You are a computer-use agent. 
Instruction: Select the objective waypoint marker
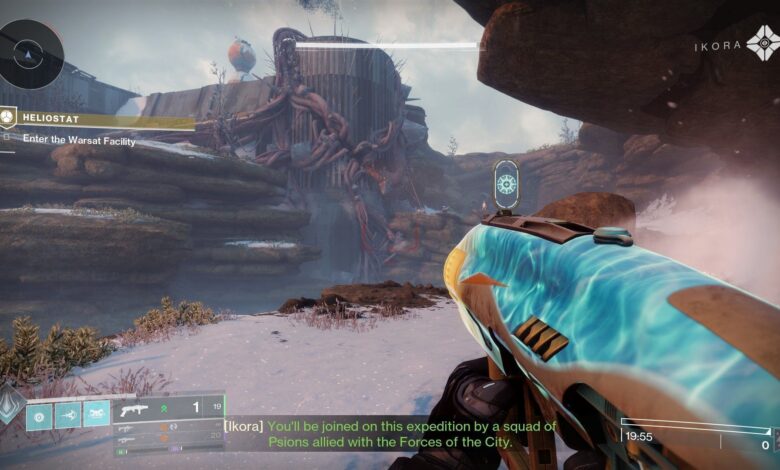pyautogui.click(x=507, y=184)
